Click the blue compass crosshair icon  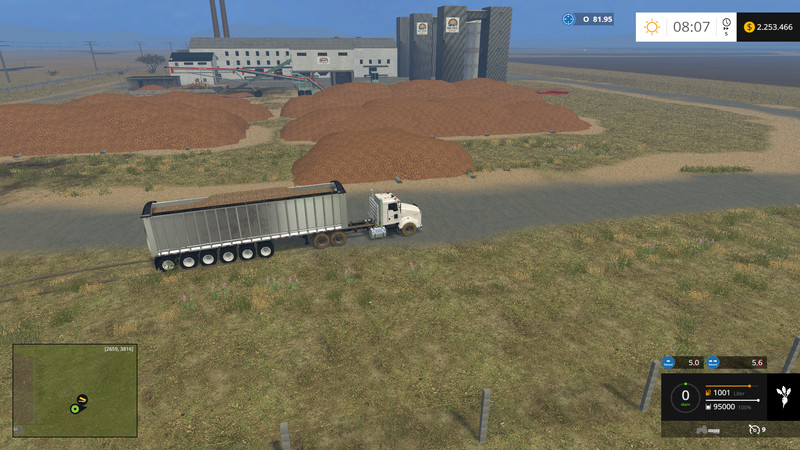coord(569,19)
